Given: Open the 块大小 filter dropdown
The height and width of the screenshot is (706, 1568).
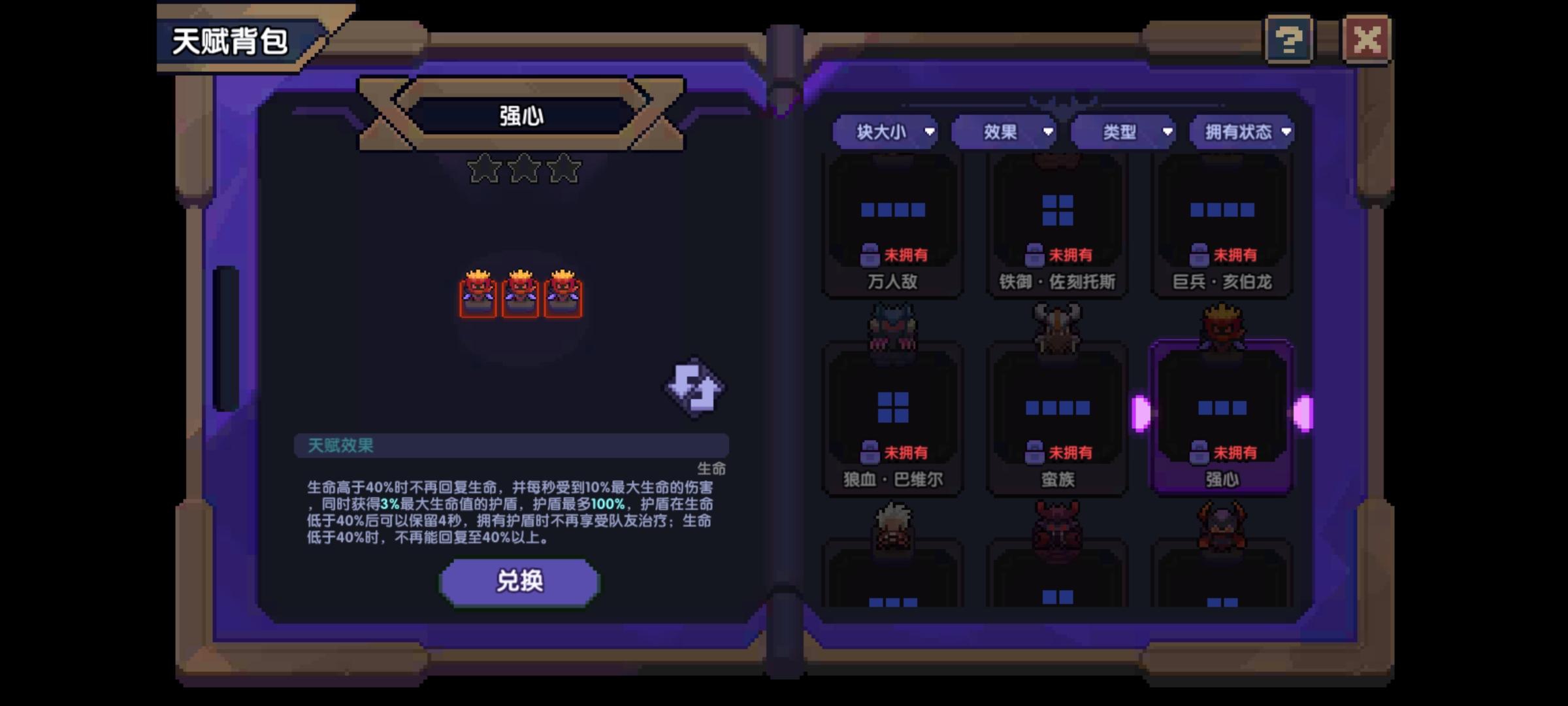Looking at the screenshot, I should click(x=886, y=131).
